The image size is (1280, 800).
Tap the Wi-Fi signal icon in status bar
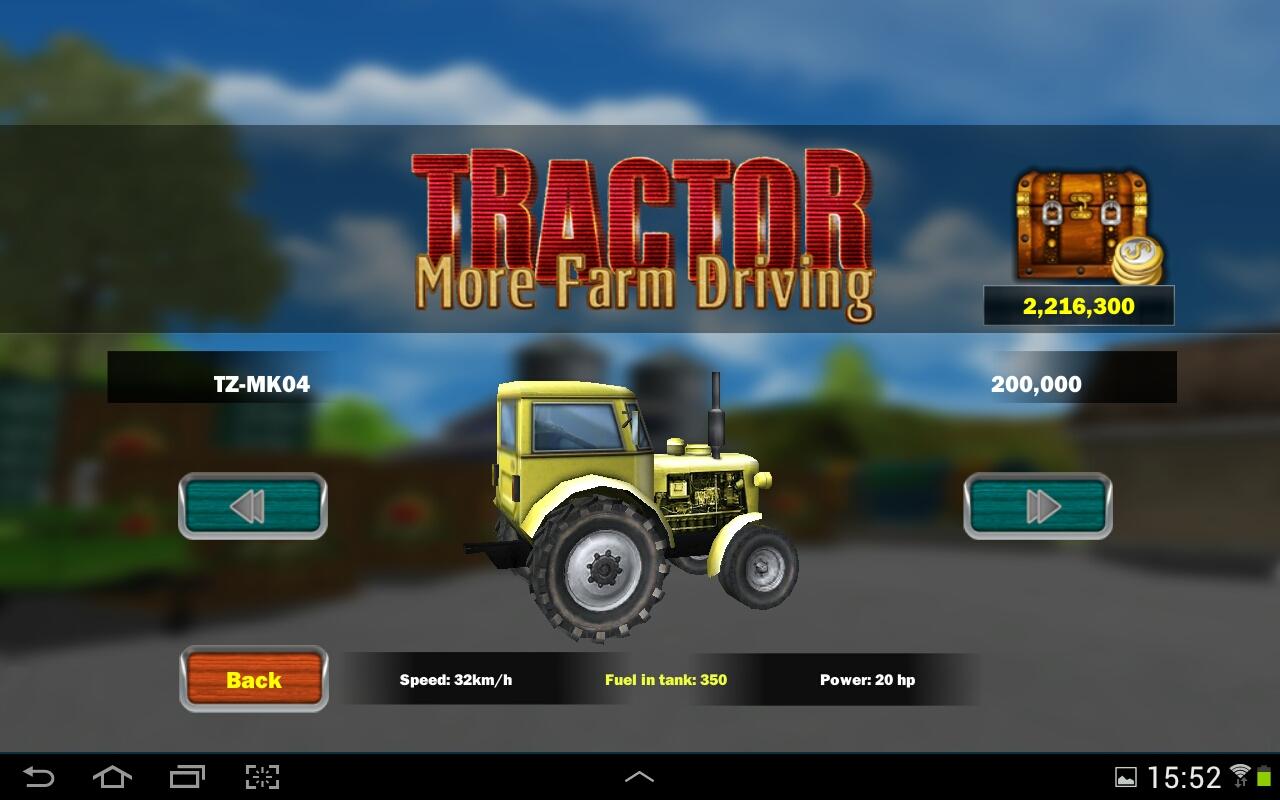click(1241, 775)
